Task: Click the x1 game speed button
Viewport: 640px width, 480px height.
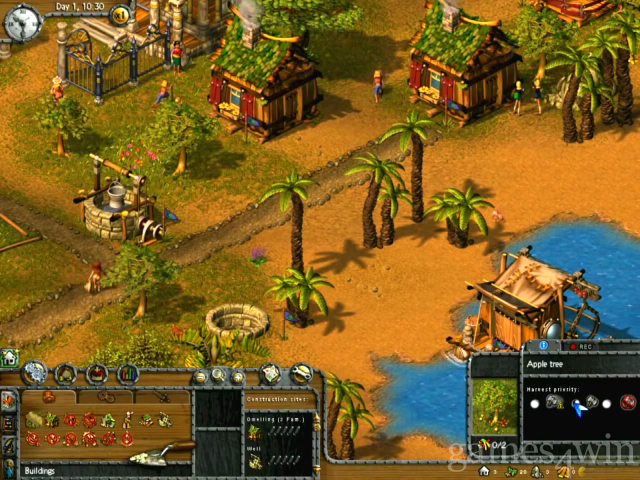Action: [120, 14]
